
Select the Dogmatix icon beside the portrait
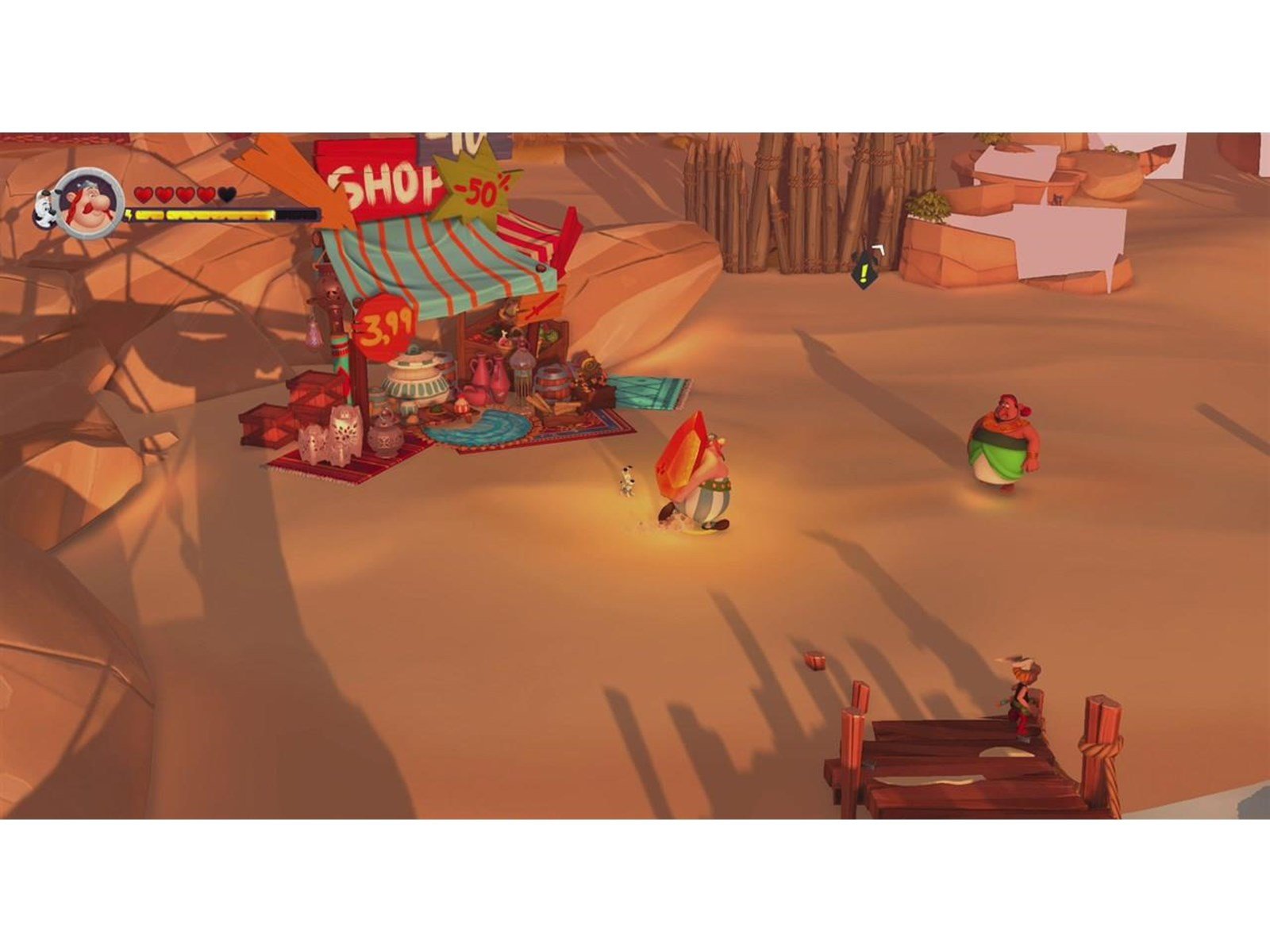(x=44, y=208)
